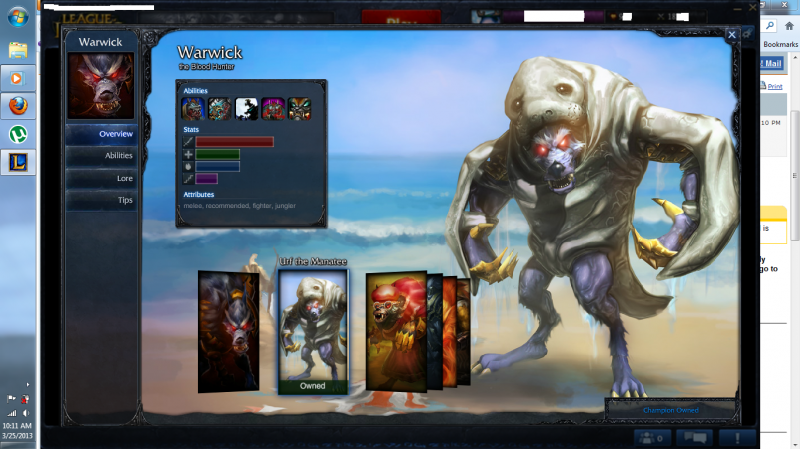Image resolution: width=800 pixels, height=449 pixels.
Task: Select the first ability icon in the Abilities row
Action: (x=193, y=109)
